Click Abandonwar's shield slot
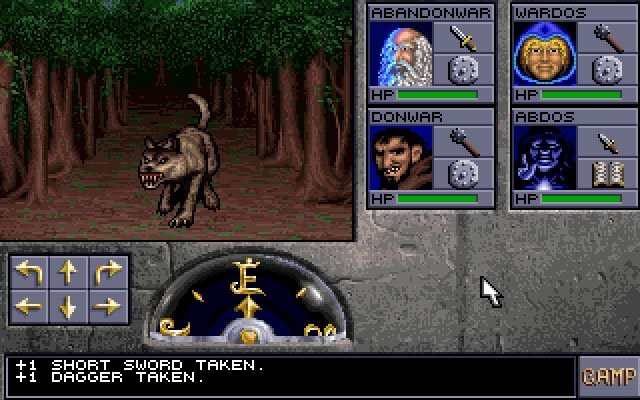The width and height of the screenshot is (640, 400). 463,71
